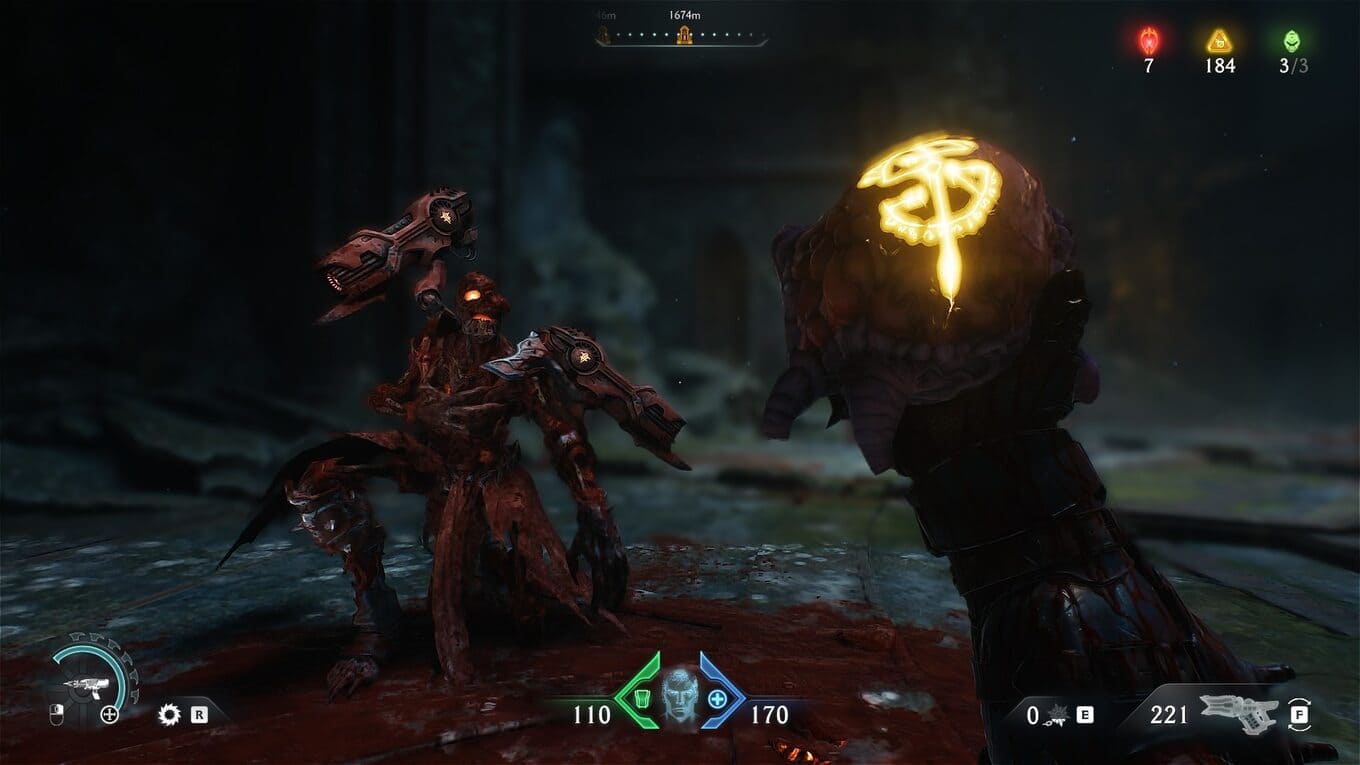Select the yellow triangle currency icon
The height and width of the screenshot is (765, 1360).
pyautogui.click(x=1218, y=41)
